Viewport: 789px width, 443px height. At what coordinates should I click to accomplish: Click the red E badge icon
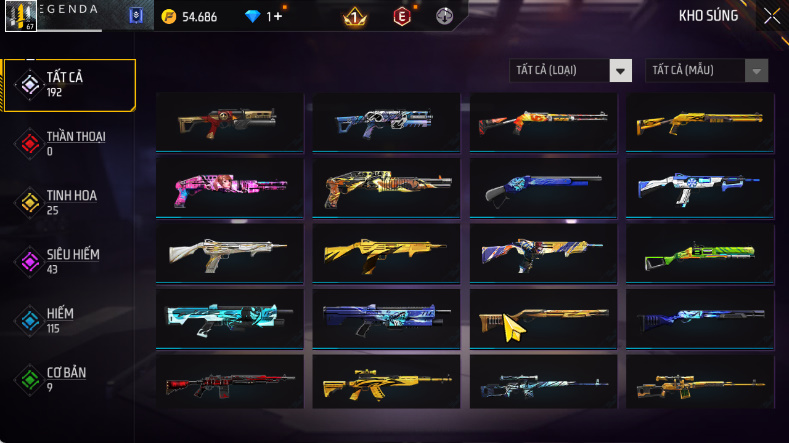coord(401,16)
